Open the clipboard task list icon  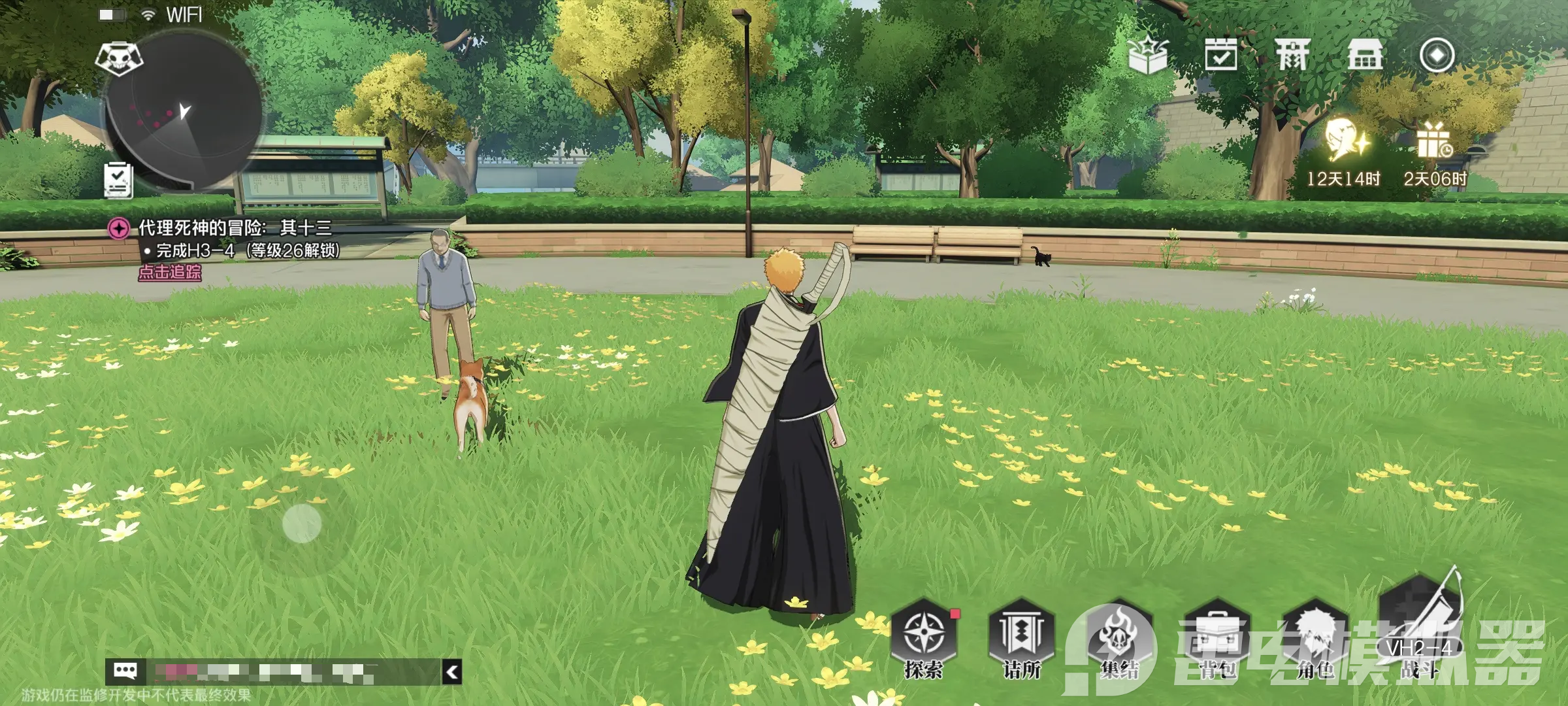point(118,179)
